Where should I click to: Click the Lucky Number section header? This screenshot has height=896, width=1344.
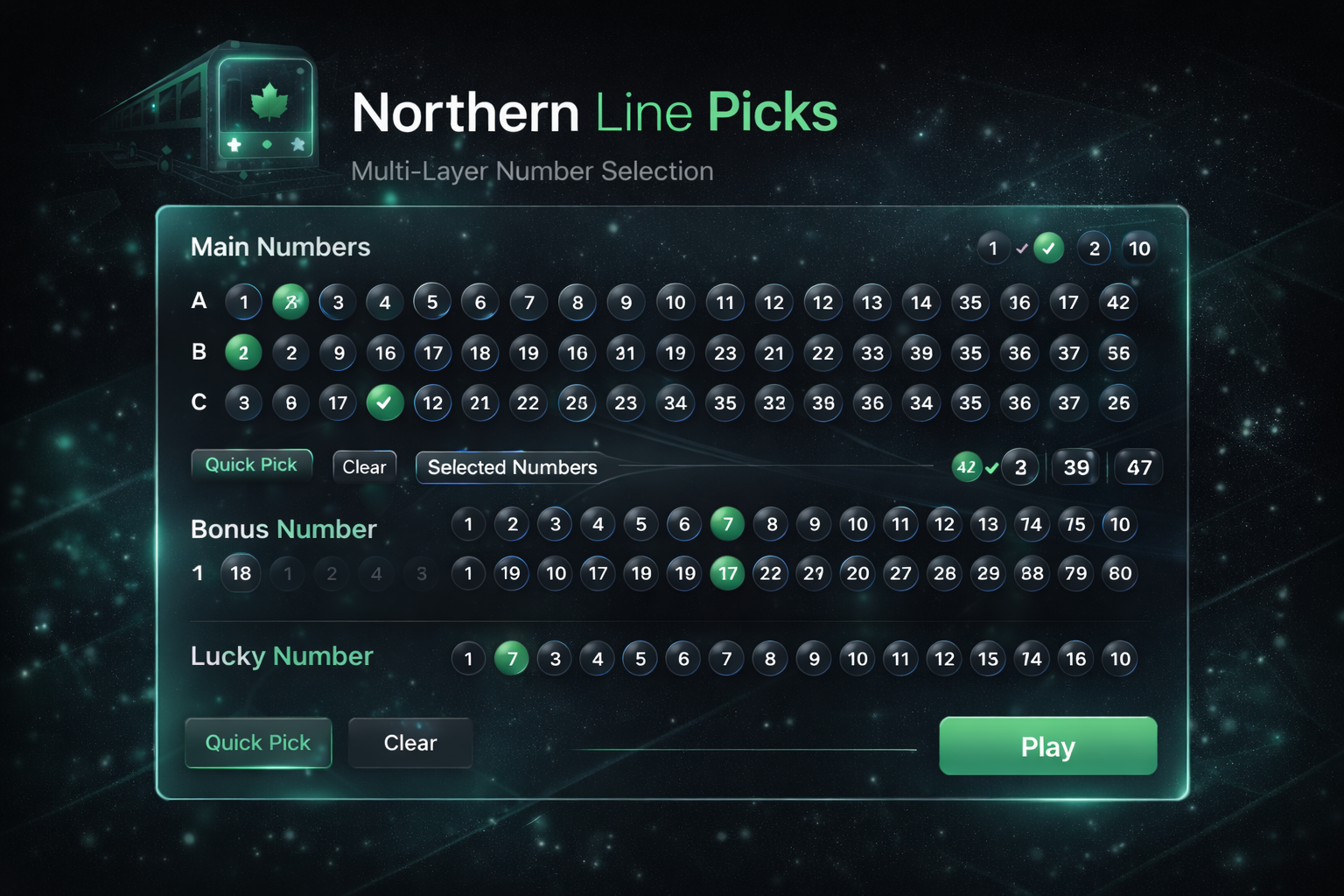pos(282,656)
